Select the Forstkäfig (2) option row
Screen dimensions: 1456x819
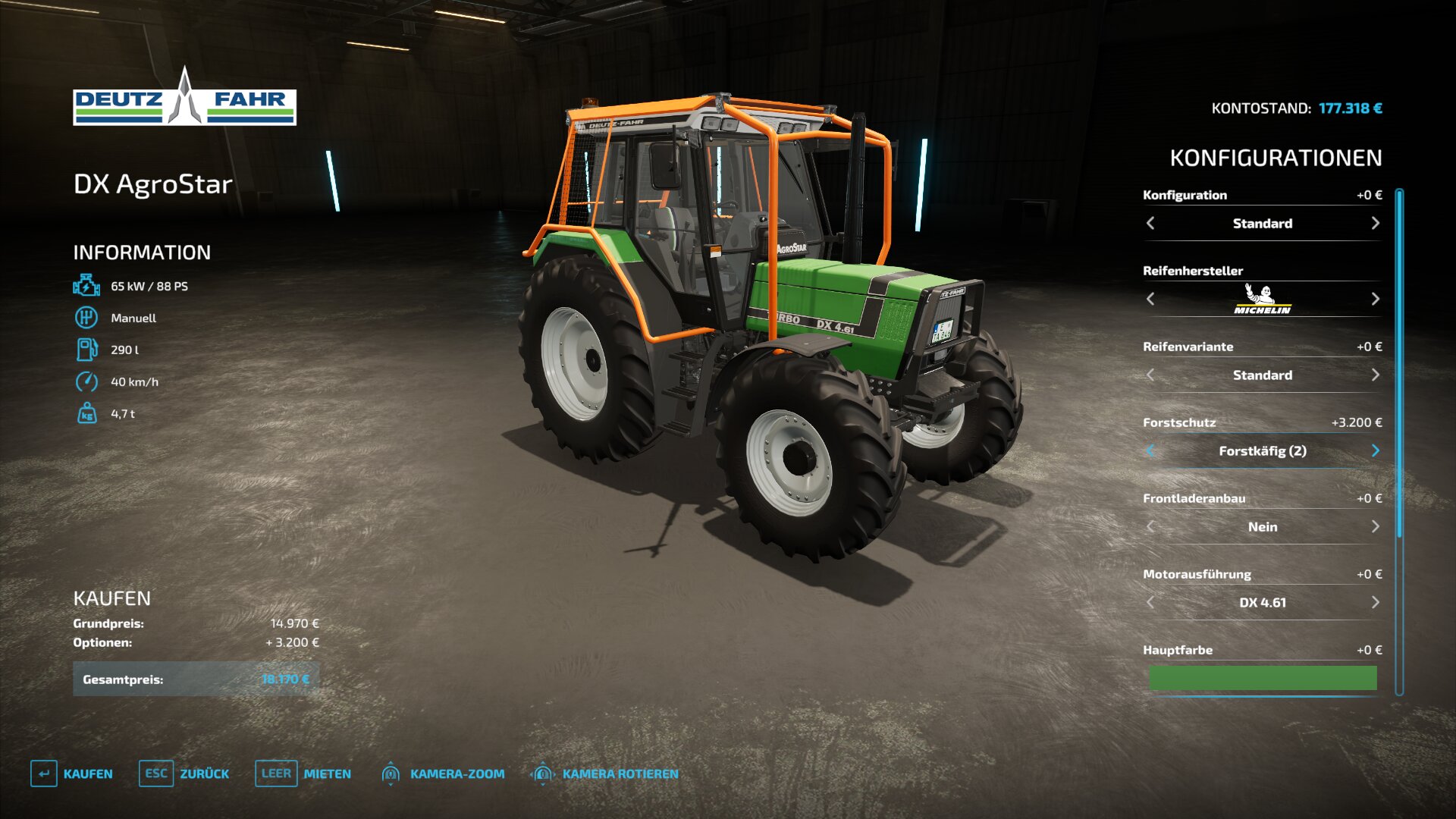1262,450
